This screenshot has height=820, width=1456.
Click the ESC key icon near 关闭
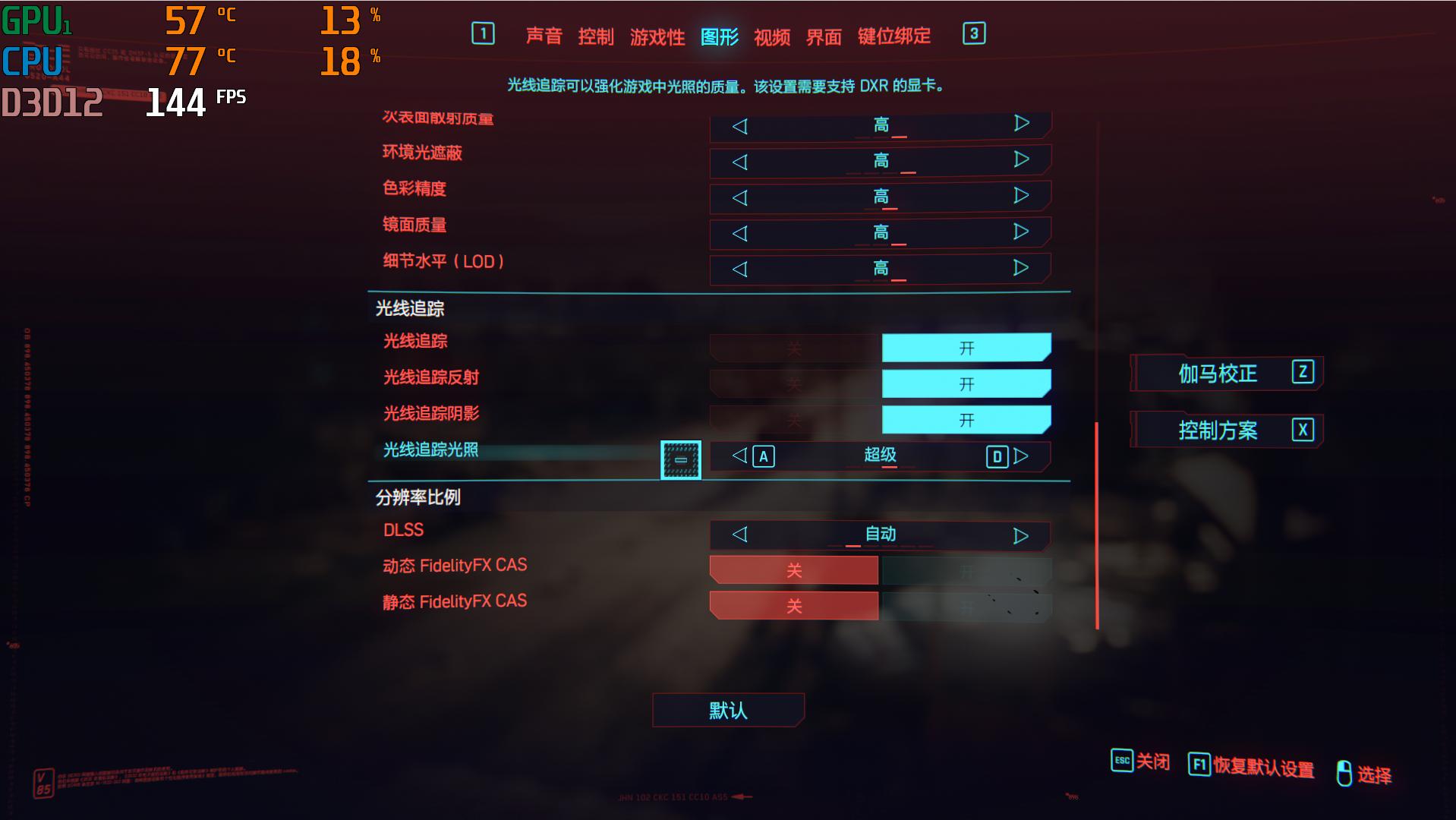[x=1121, y=762]
